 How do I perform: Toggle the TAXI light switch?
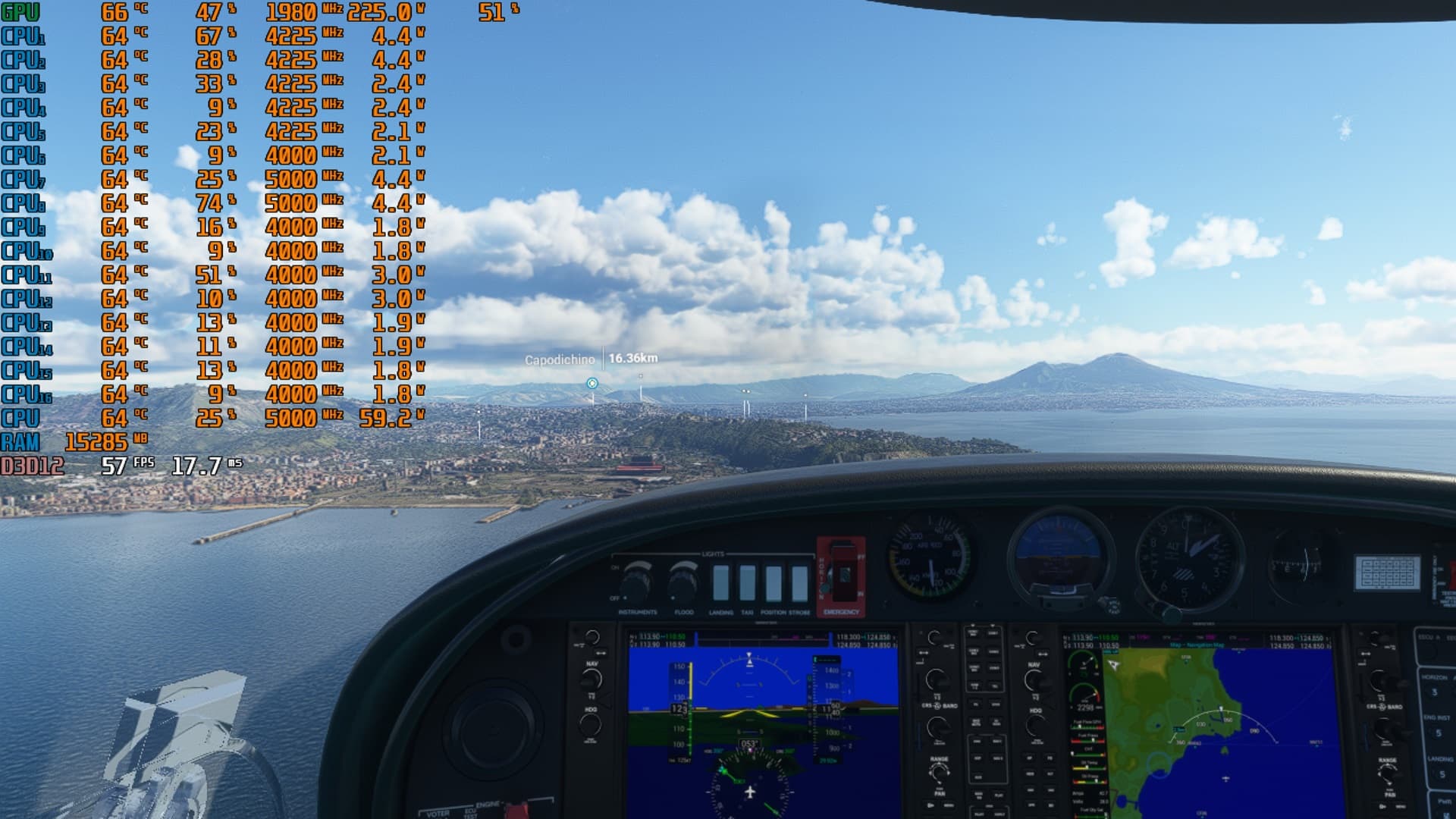(x=747, y=583)
